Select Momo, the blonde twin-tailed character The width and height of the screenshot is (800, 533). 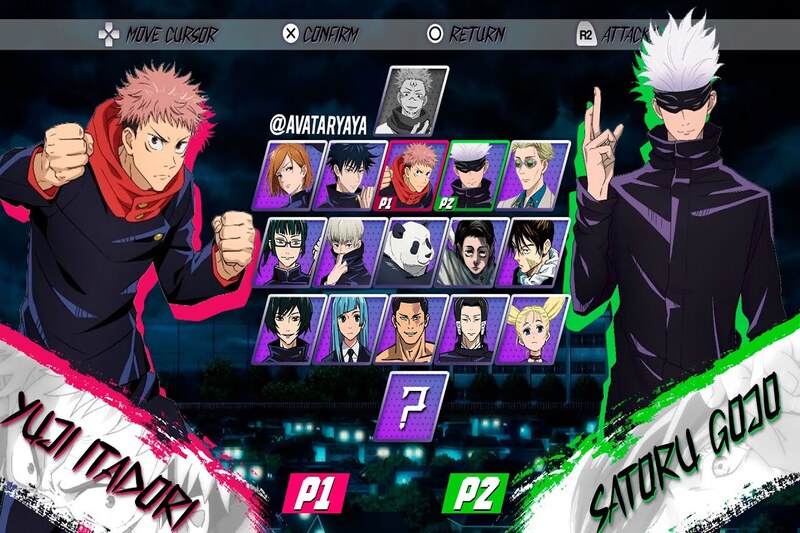pos(536,328)
